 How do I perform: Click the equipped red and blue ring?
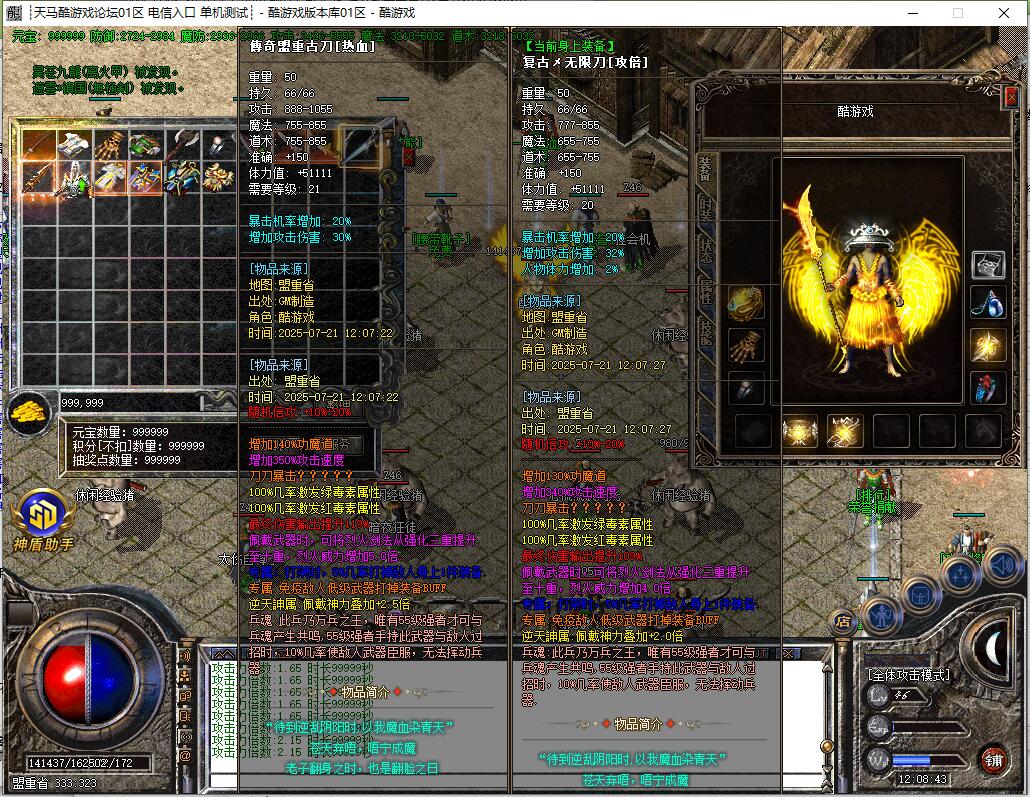(x=988, y=388)
